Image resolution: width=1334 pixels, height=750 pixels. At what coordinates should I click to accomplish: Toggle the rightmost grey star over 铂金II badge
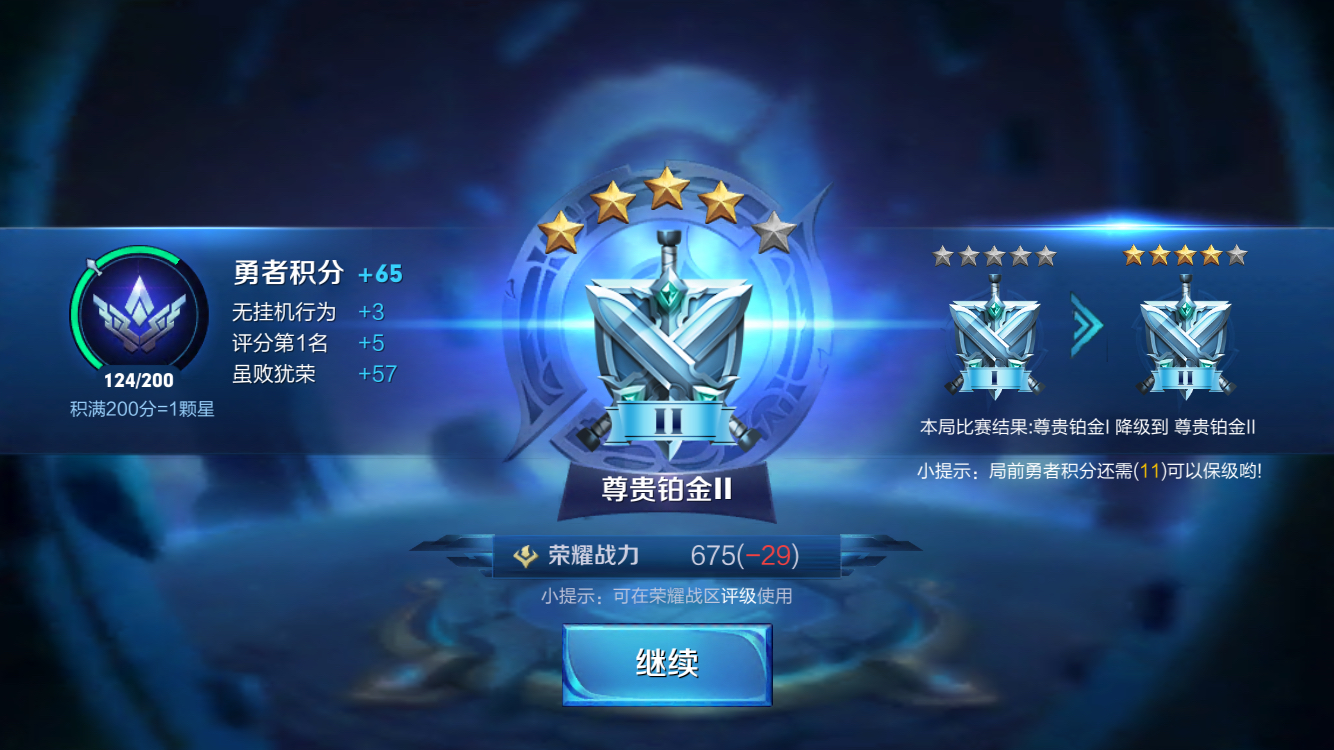pos(1237,255)
